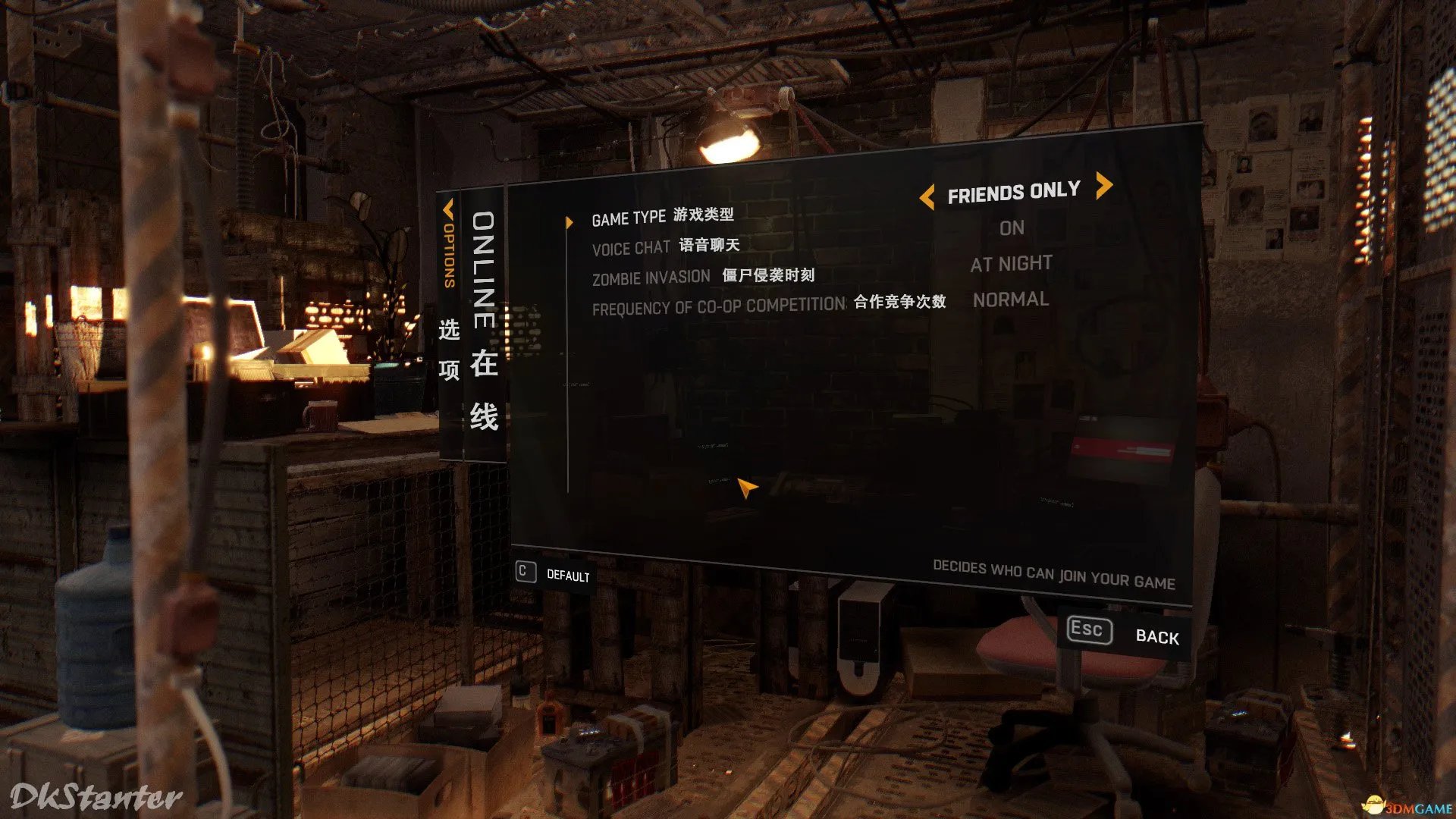Select the Zombie Invasion setting row
This screenshot has width=1456, height=819.
tap(702, 277)
